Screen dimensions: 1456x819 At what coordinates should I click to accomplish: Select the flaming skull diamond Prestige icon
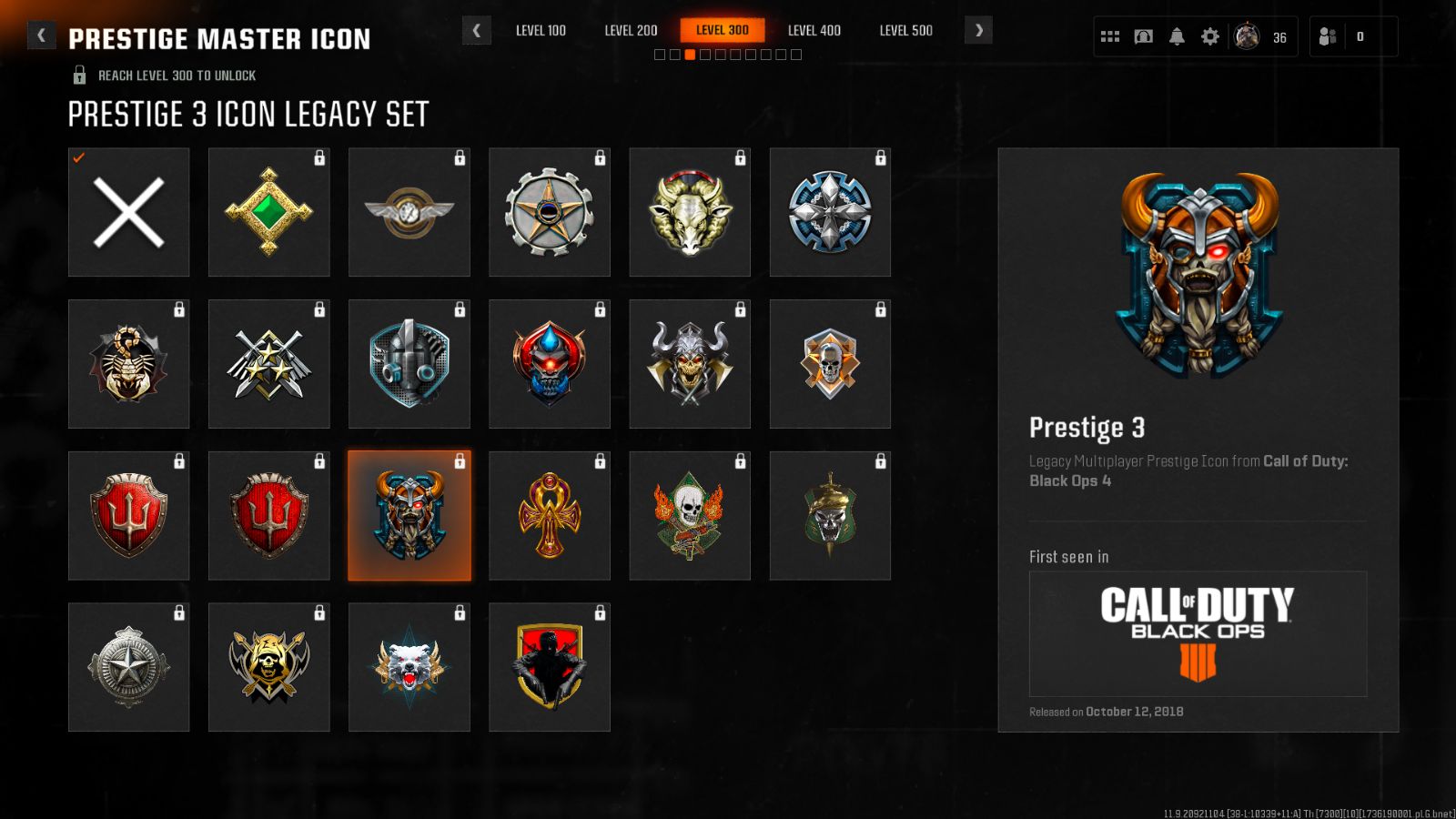pos(689,515)
